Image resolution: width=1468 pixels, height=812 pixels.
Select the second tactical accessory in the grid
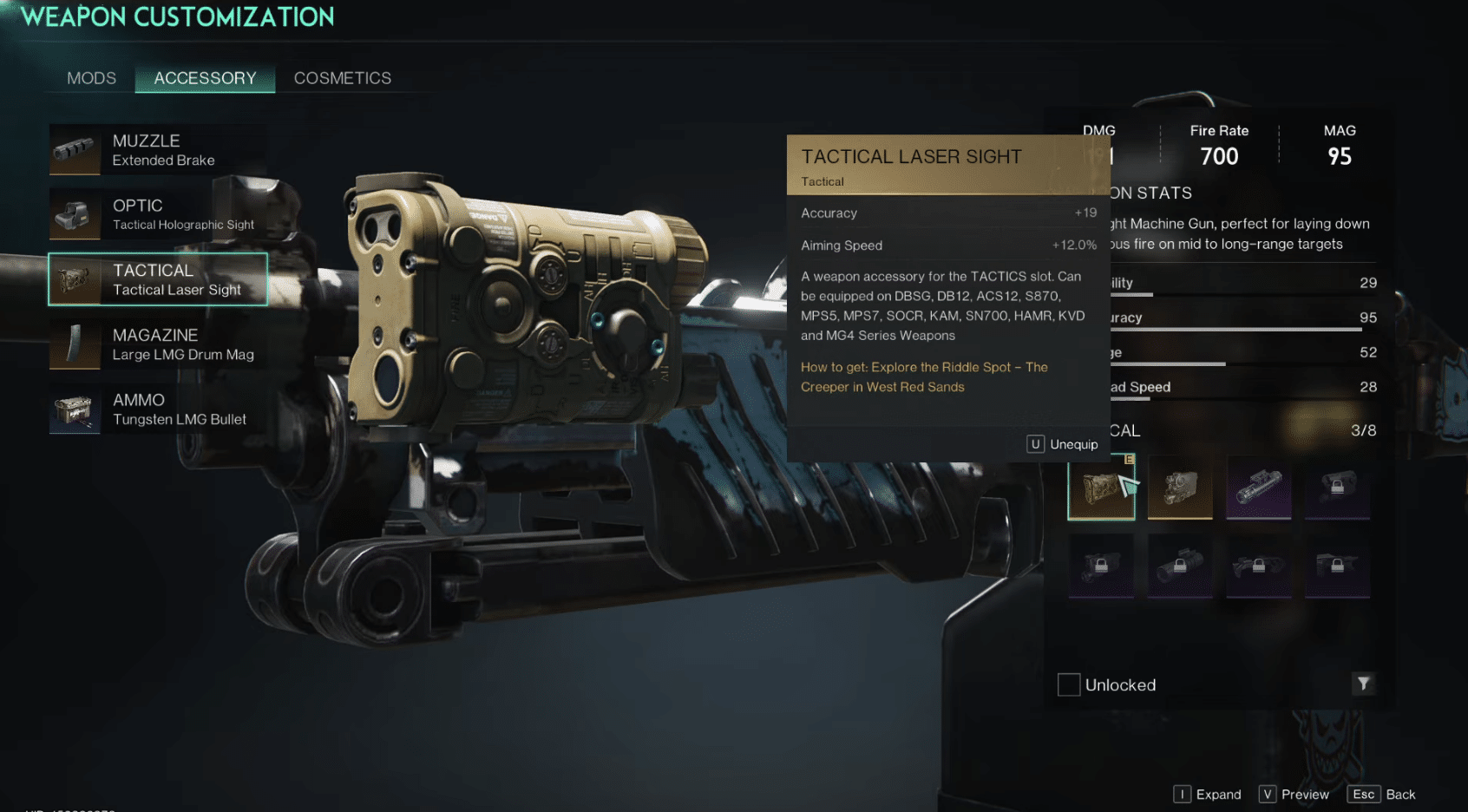pyautogui.click(x=1180, y=488)
